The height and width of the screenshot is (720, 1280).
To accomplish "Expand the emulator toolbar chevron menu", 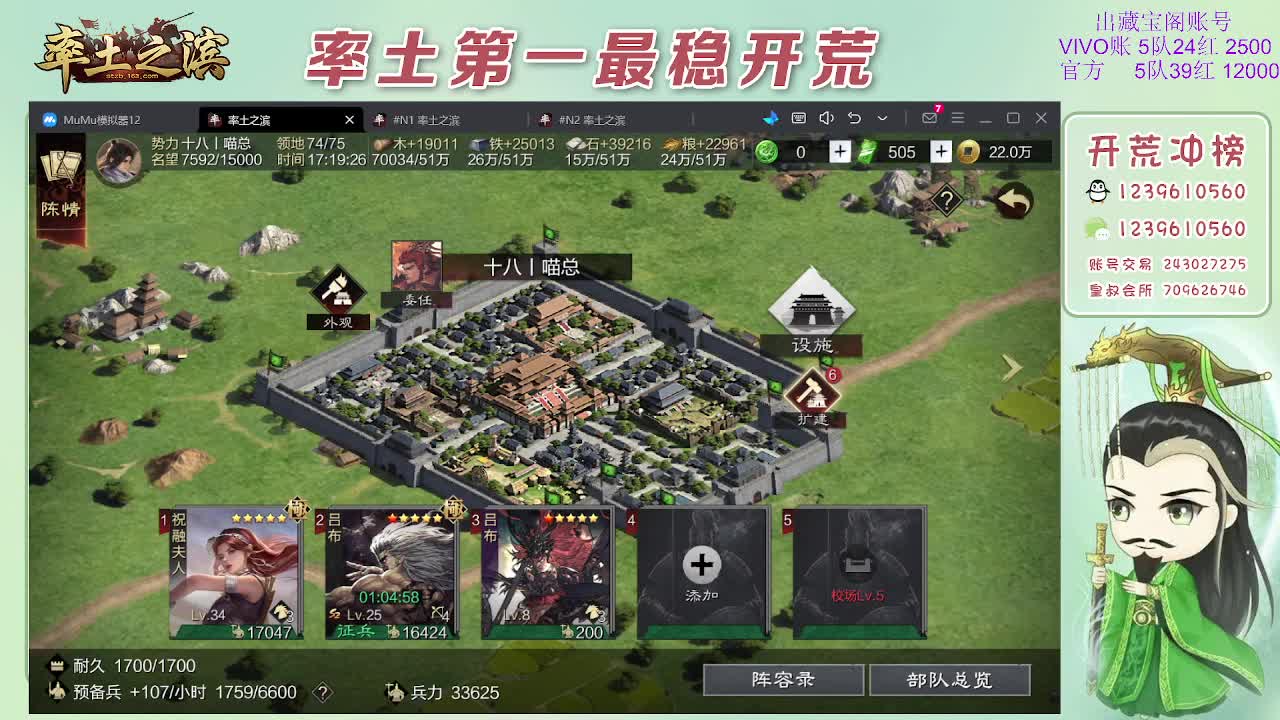I will pyautogui.click(x=883, y=117).
